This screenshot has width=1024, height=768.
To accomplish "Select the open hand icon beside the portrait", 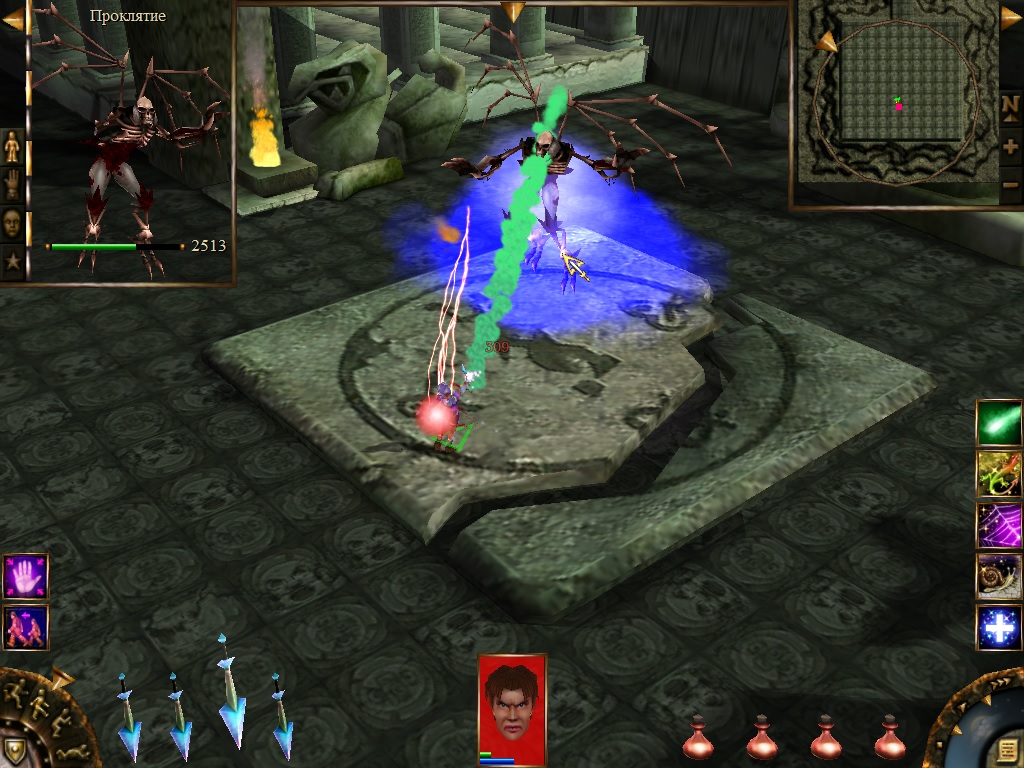I will pyautogui.click(x=12, y=184).
